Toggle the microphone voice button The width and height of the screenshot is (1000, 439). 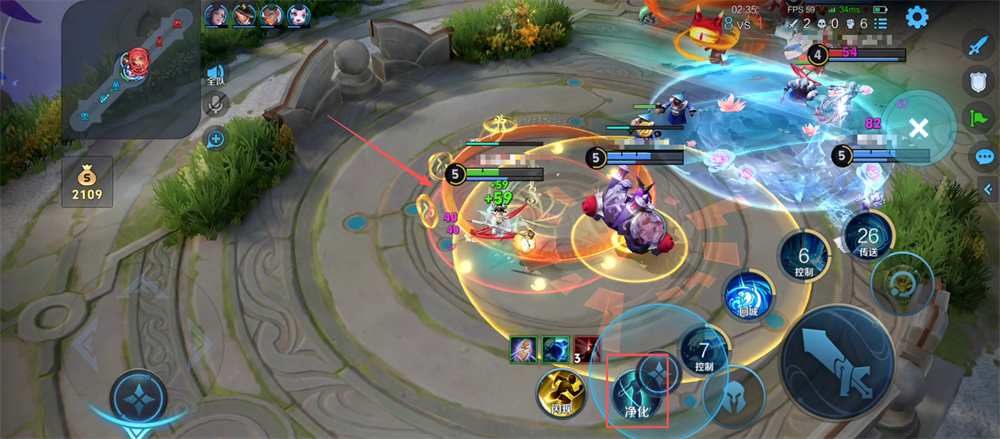(215, 103)
